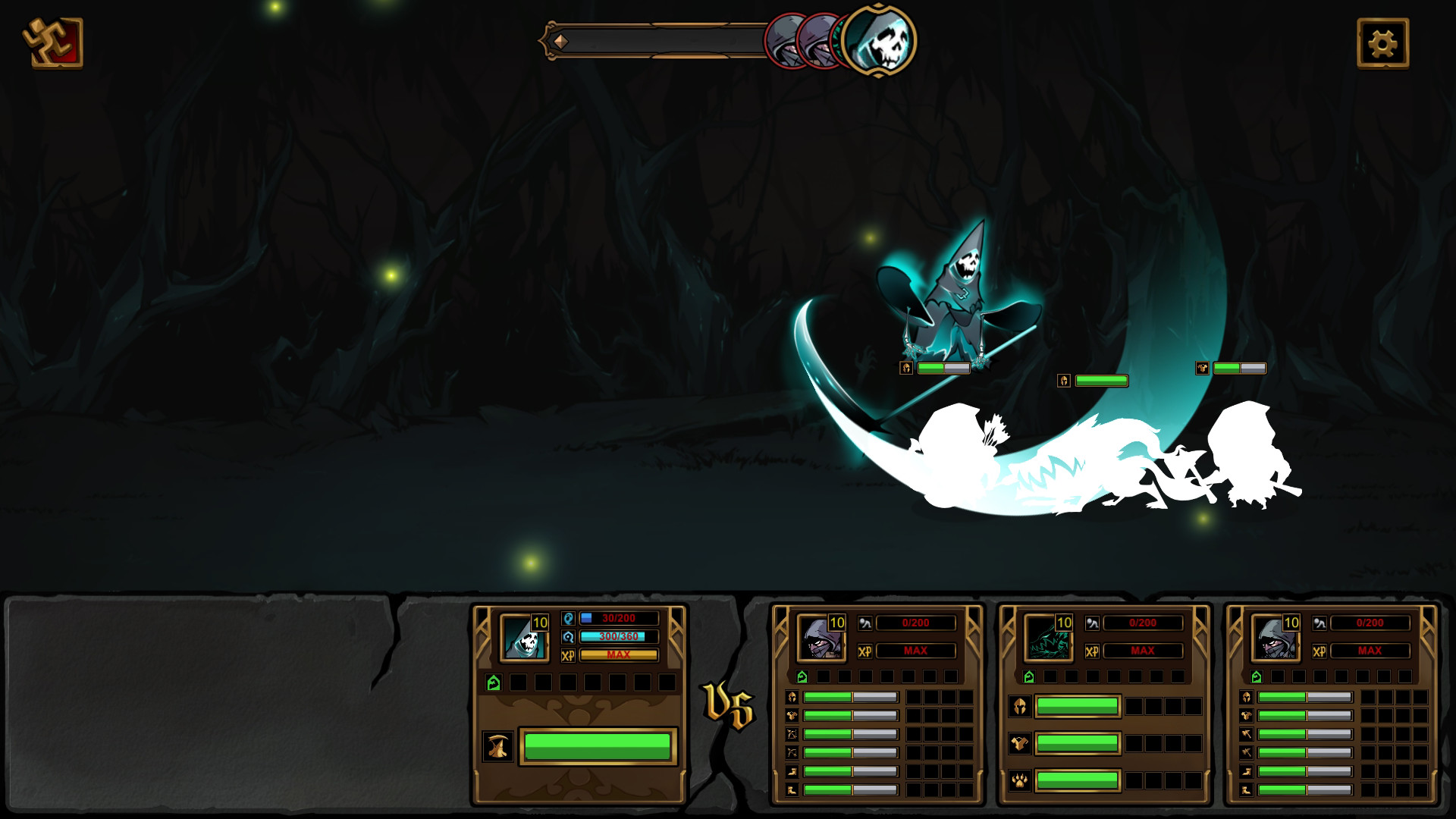Toggle the perk badge on the wolf panel
The width and height of the screenshot is (1456, 819).
1029,676
